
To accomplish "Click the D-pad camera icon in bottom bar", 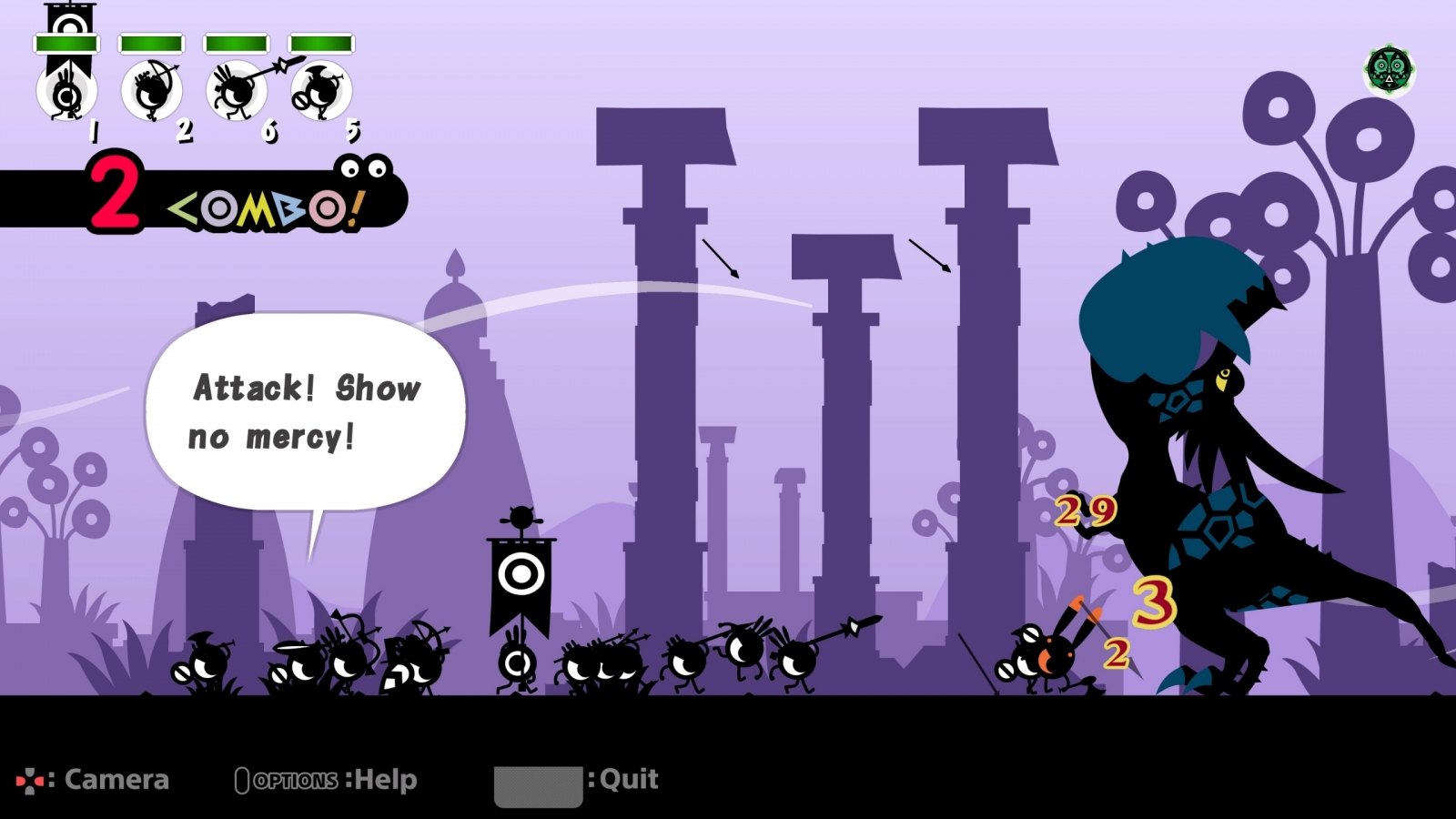I will pyautogui.click(x=29, y=779).
